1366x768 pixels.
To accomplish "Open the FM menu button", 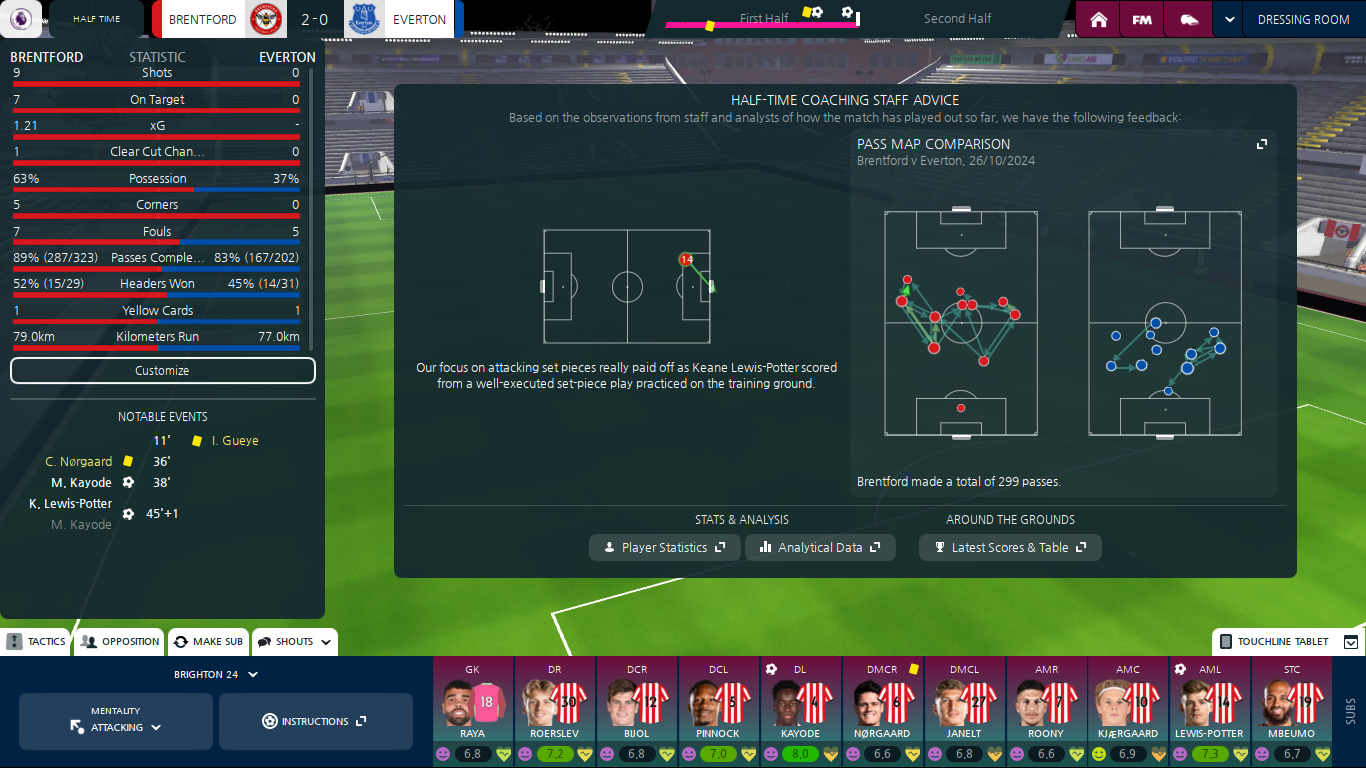I will [x=1142, y=20].
